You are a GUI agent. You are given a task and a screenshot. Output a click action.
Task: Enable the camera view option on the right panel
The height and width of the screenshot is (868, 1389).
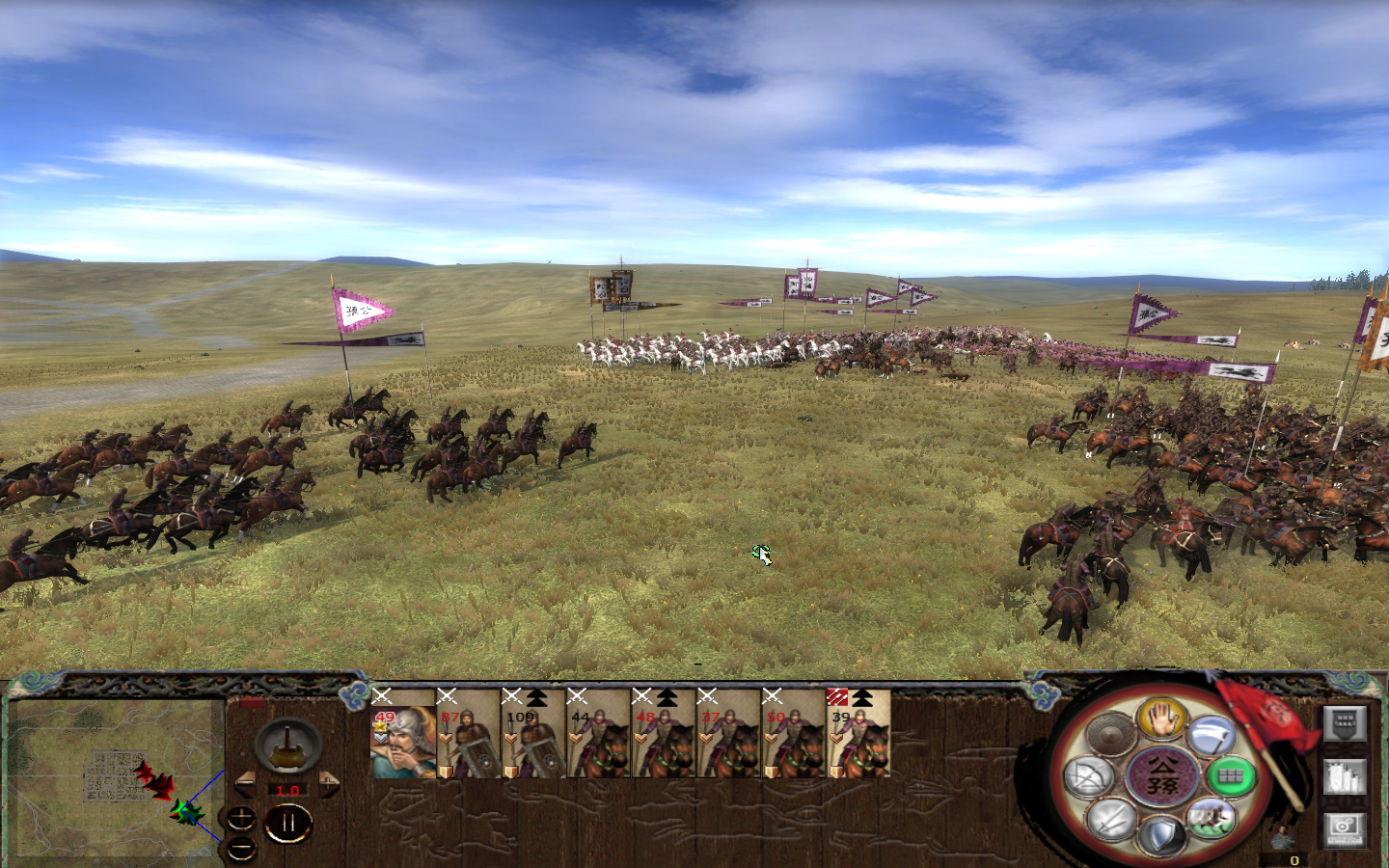tap(1345, 831)
